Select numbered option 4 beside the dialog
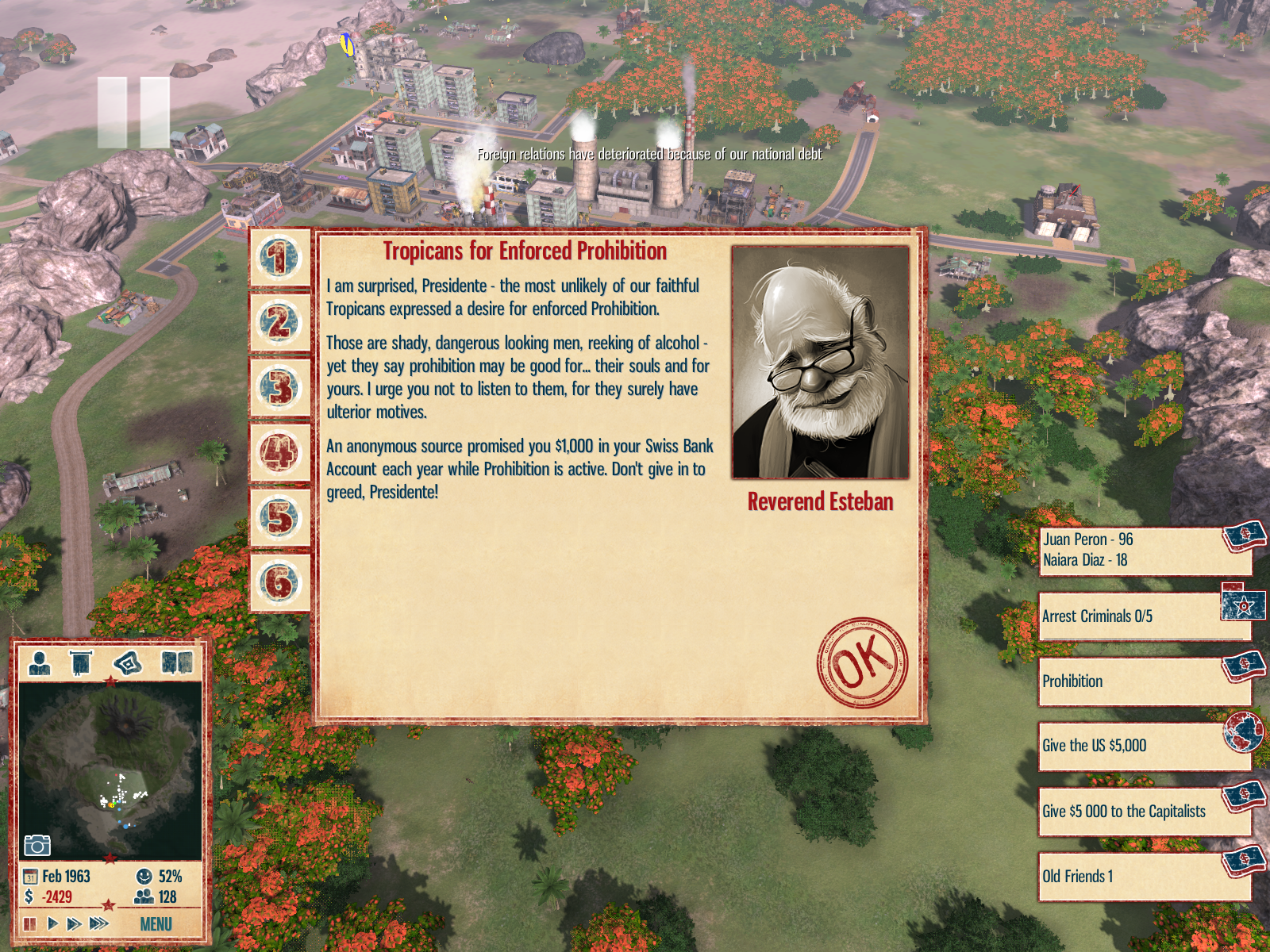The width and height of the screenshot is (1270, 952). click(279, 454)
